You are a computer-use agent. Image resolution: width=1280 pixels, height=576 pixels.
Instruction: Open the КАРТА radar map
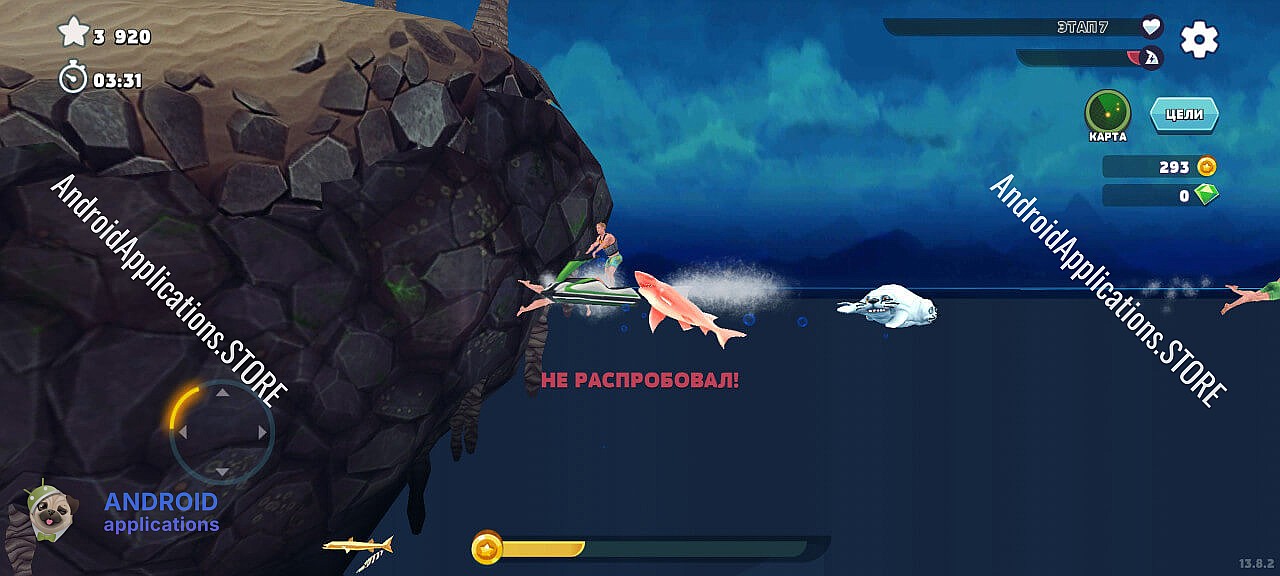tap(1108, 112)
